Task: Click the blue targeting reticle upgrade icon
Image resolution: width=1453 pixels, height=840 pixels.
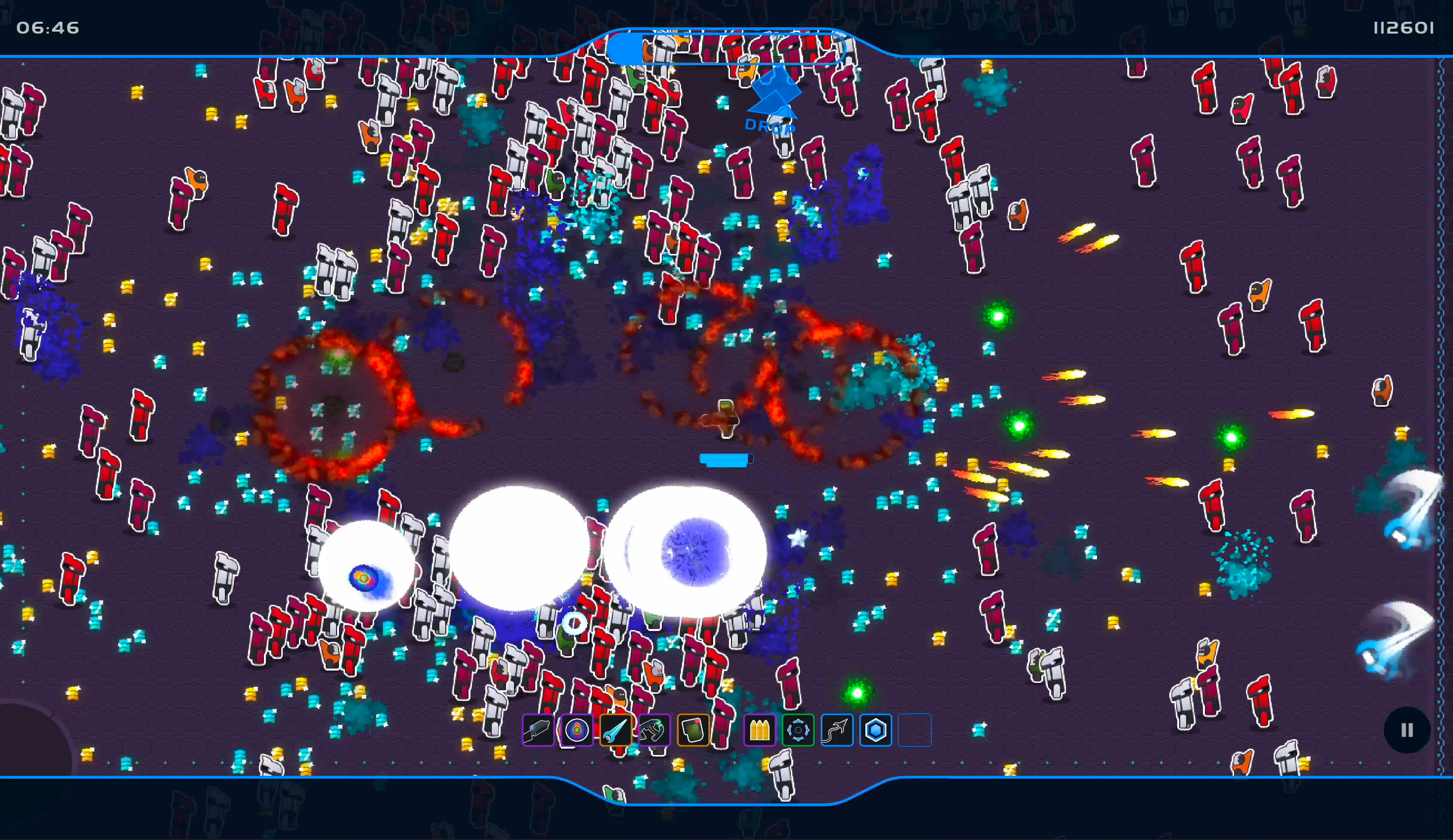Action: (x=799, y=730)
